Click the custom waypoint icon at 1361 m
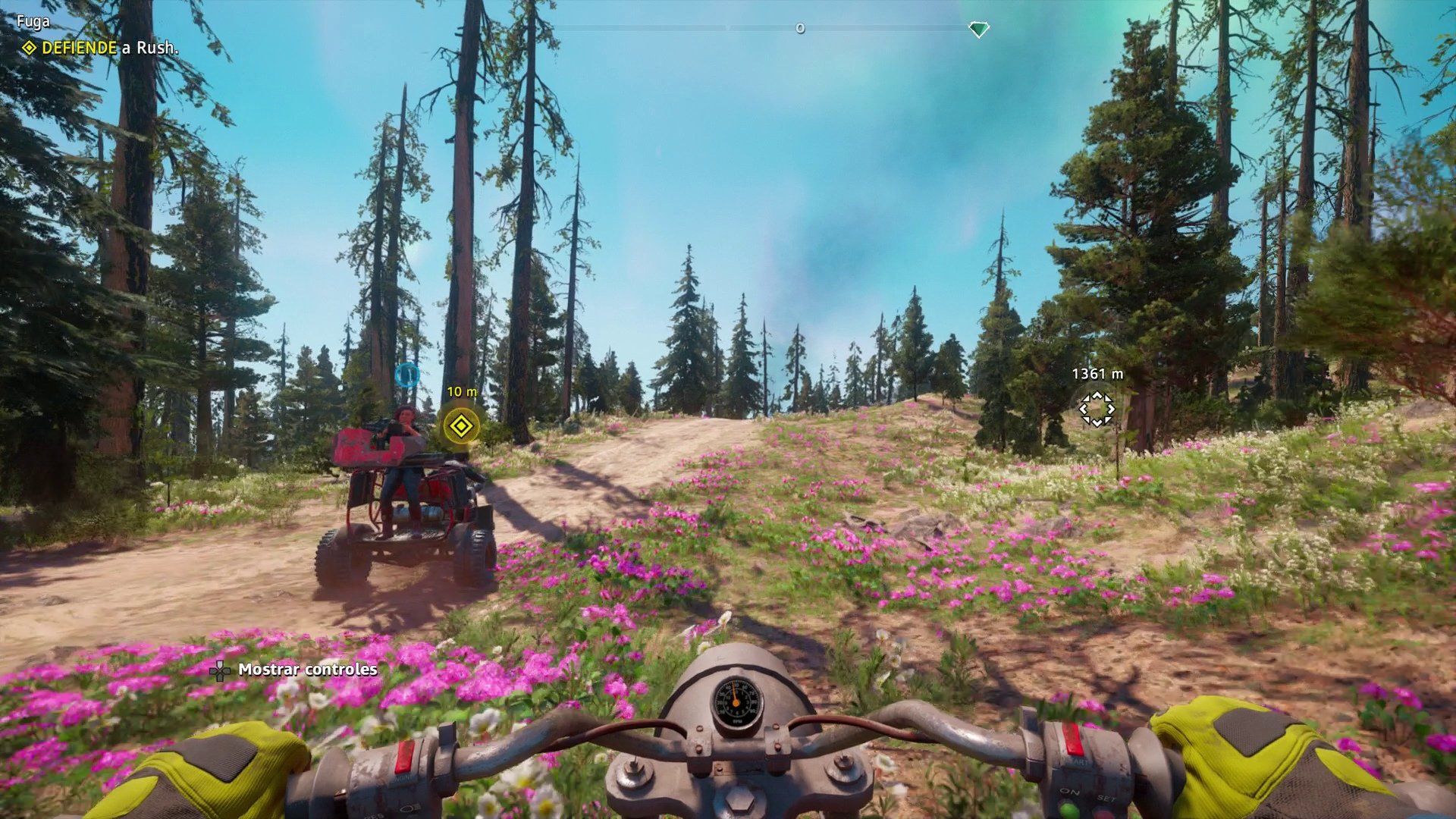This screenshot has height=819, width=1456. coord(1099,408)
